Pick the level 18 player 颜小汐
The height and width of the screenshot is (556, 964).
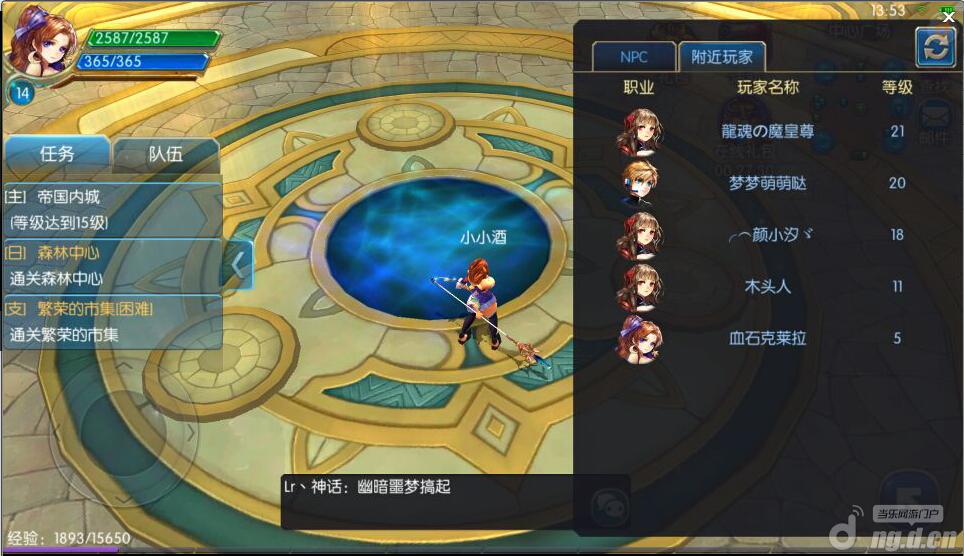(767, 235)
